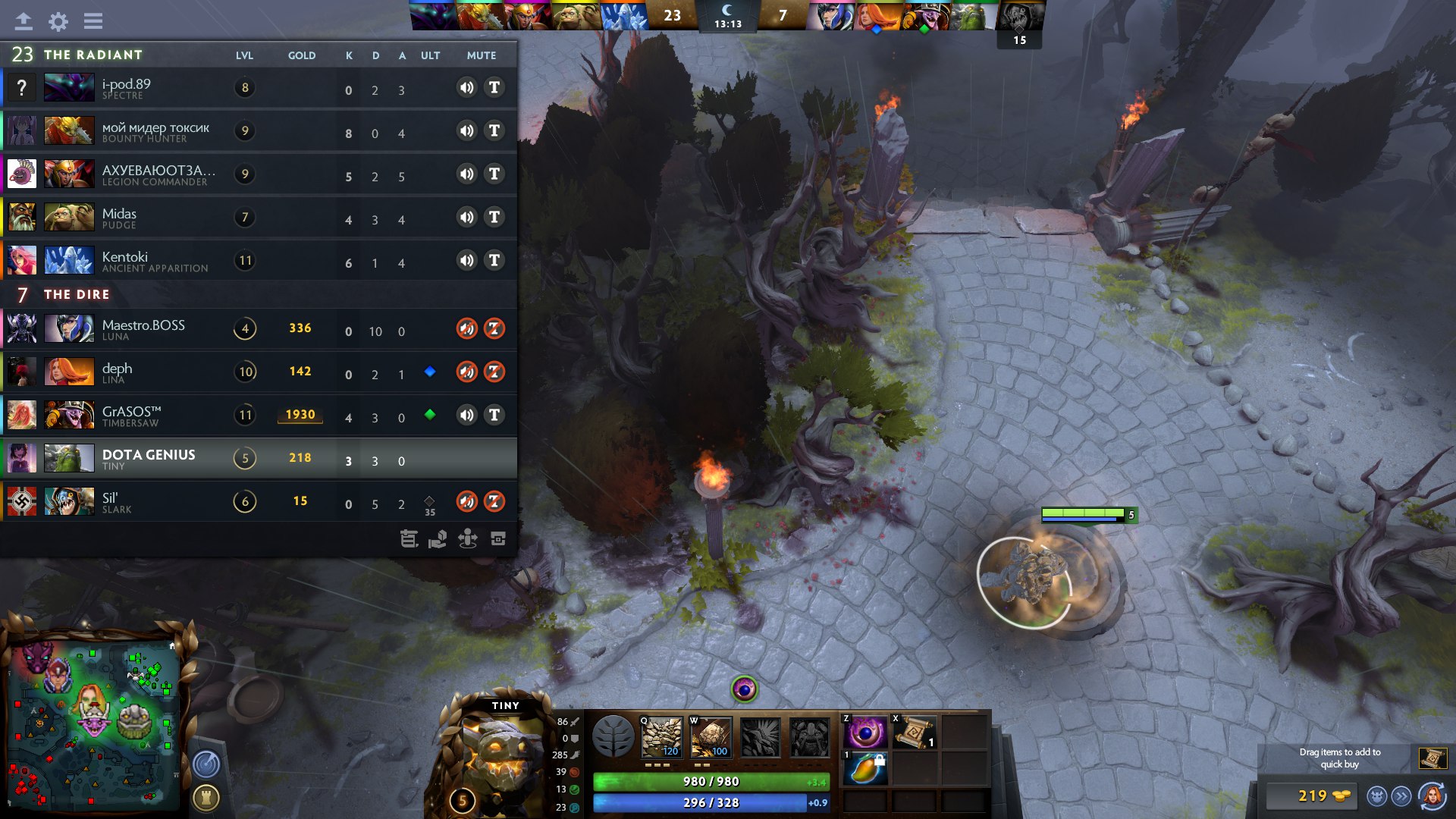Screen dimensions: 1456x819
Task: Unmute text chat for deph
Action: [494, 372]
